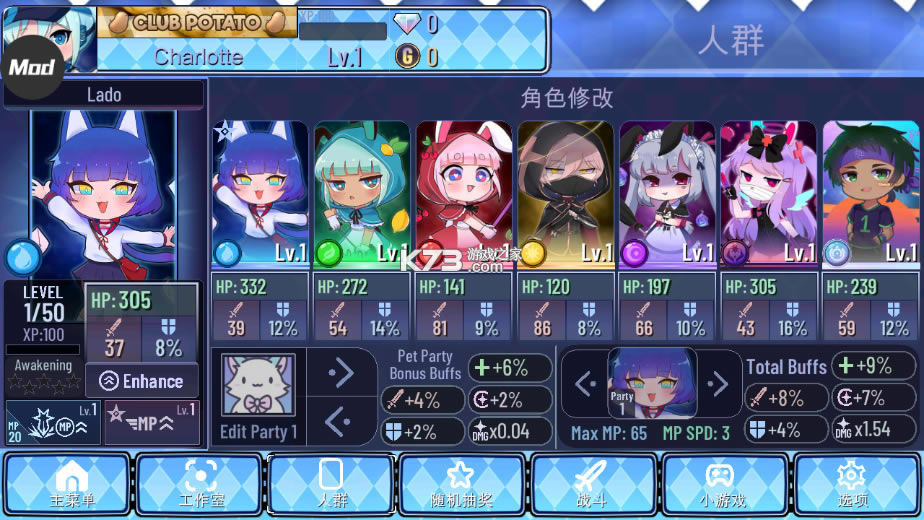Select the blue fox-eared character with HP 332
The height and width of the screenshot is (520, 924).
(x=260, y=195)
